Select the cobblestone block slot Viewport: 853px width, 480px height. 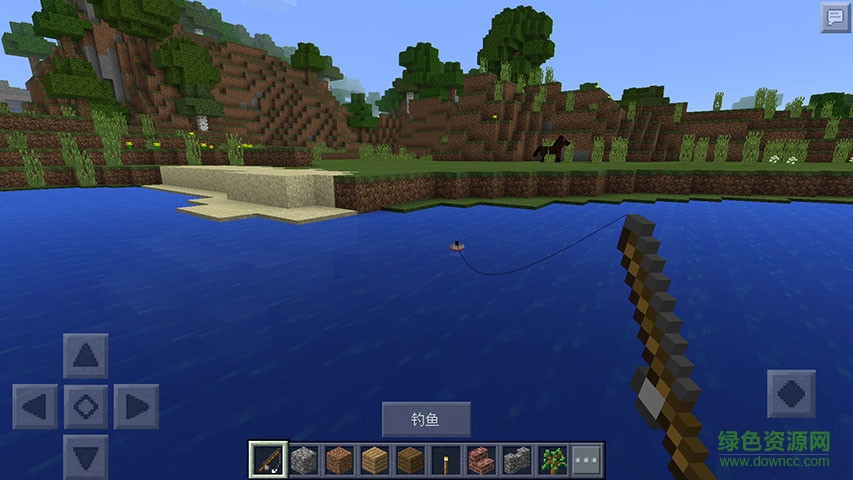pyautogui.click(x=304, y=460)
